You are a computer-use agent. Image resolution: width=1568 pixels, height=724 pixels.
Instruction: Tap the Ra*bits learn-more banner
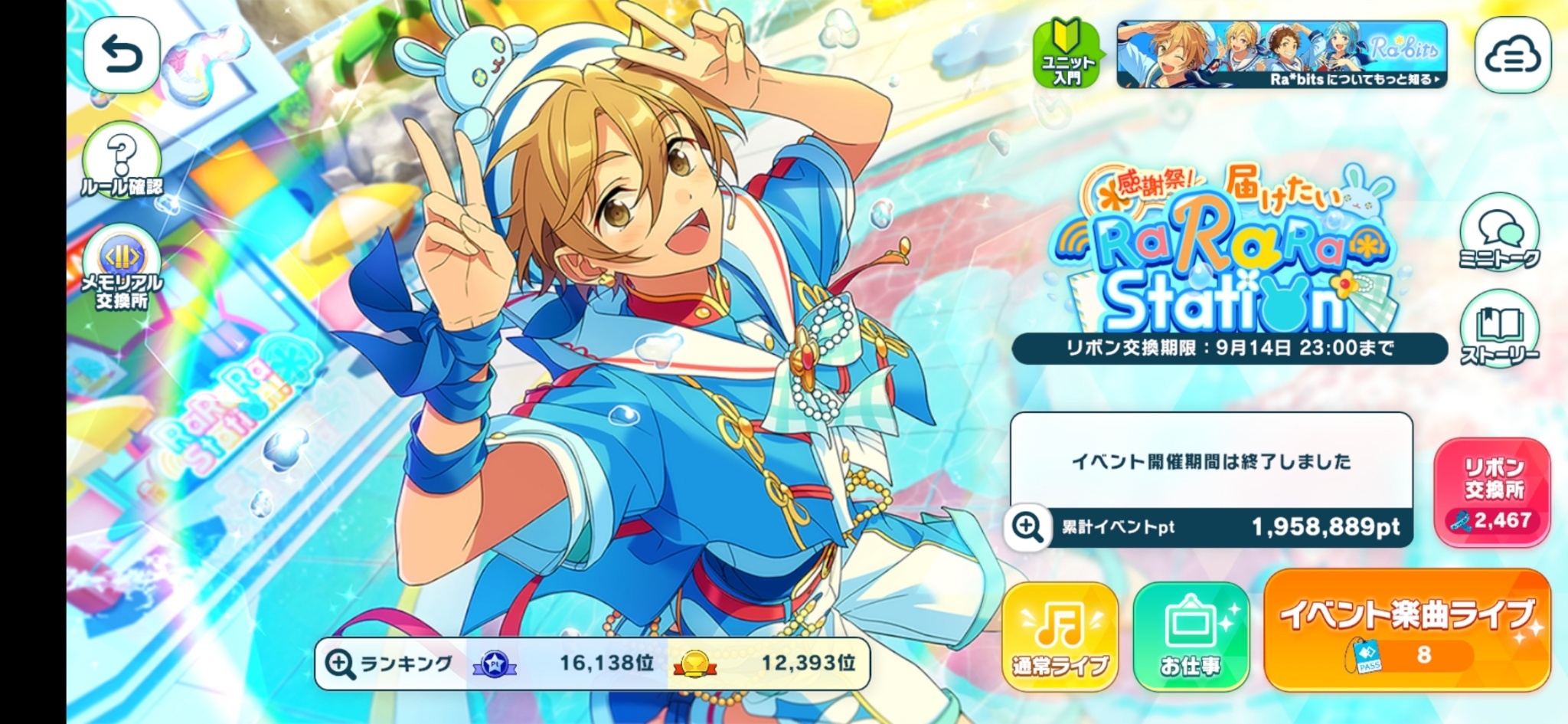point(1282,55)
